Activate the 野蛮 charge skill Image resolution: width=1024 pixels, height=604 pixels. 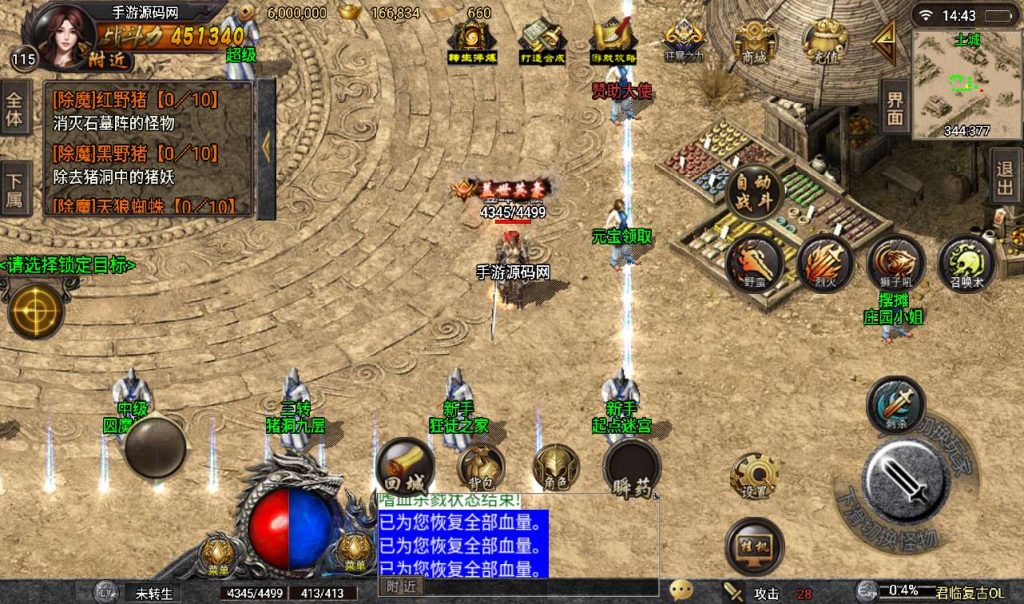click(754, 263)
